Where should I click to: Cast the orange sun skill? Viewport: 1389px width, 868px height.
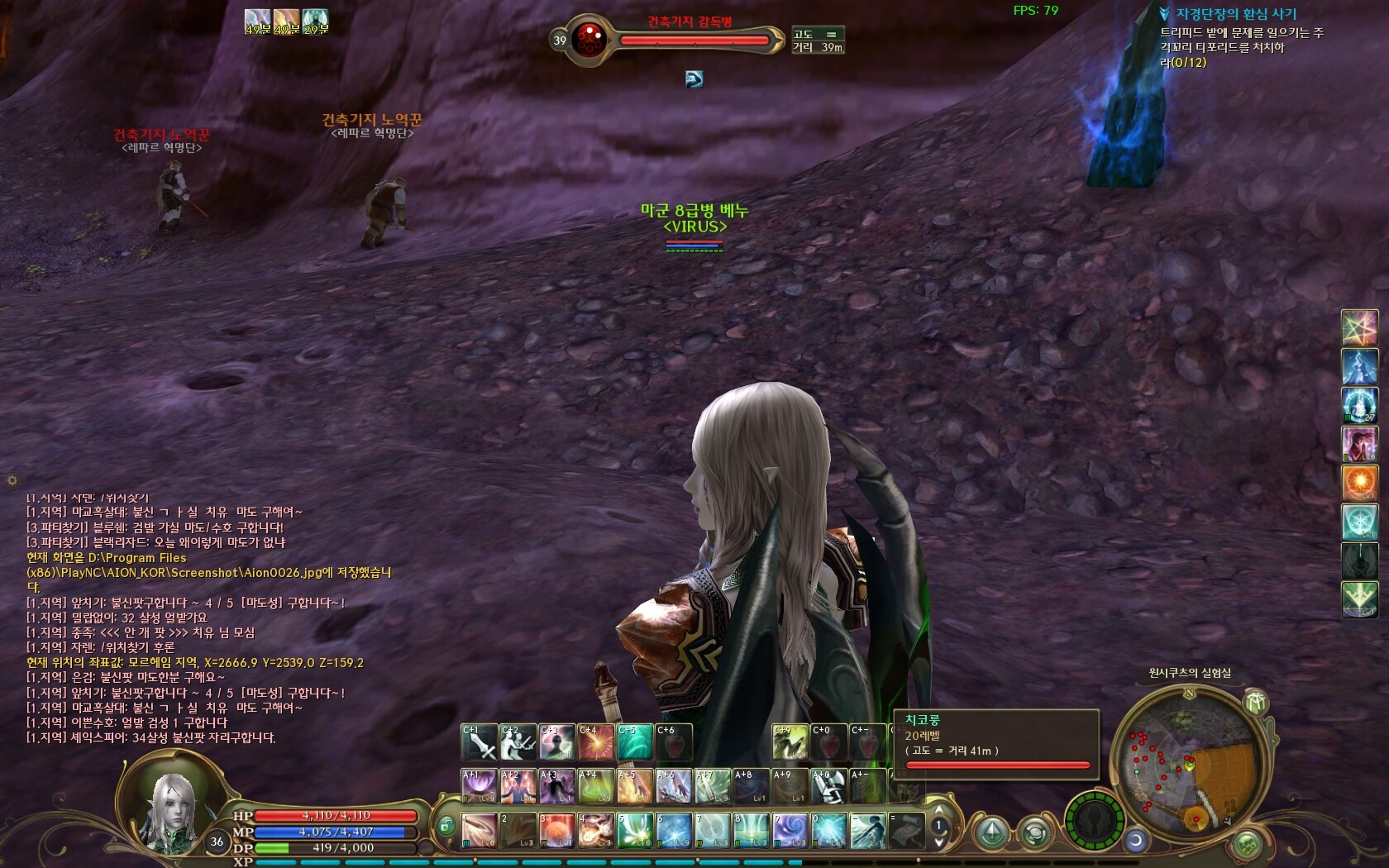pos(1359,483)
